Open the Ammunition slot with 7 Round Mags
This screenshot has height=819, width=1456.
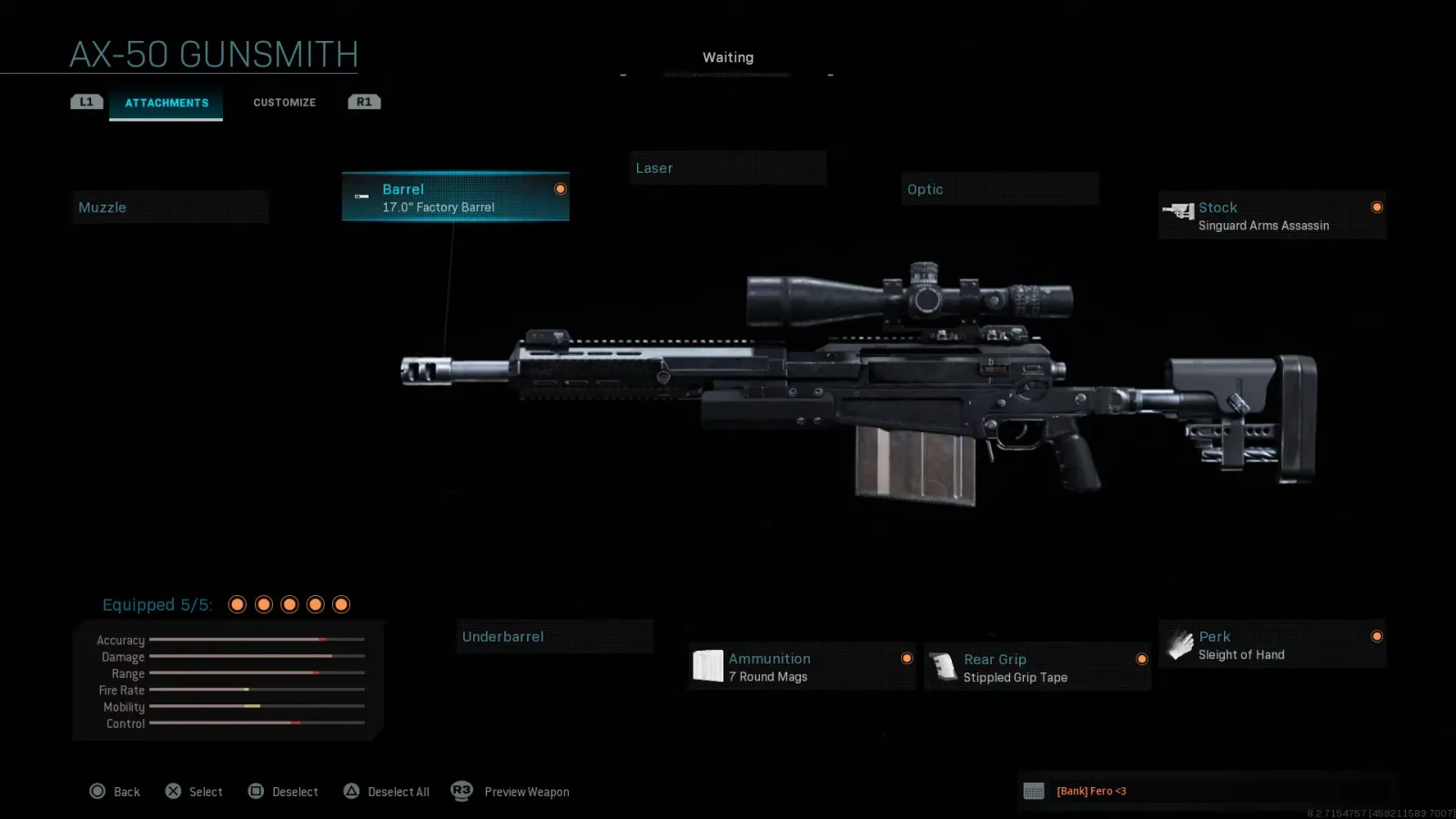(x=802, y=667)
